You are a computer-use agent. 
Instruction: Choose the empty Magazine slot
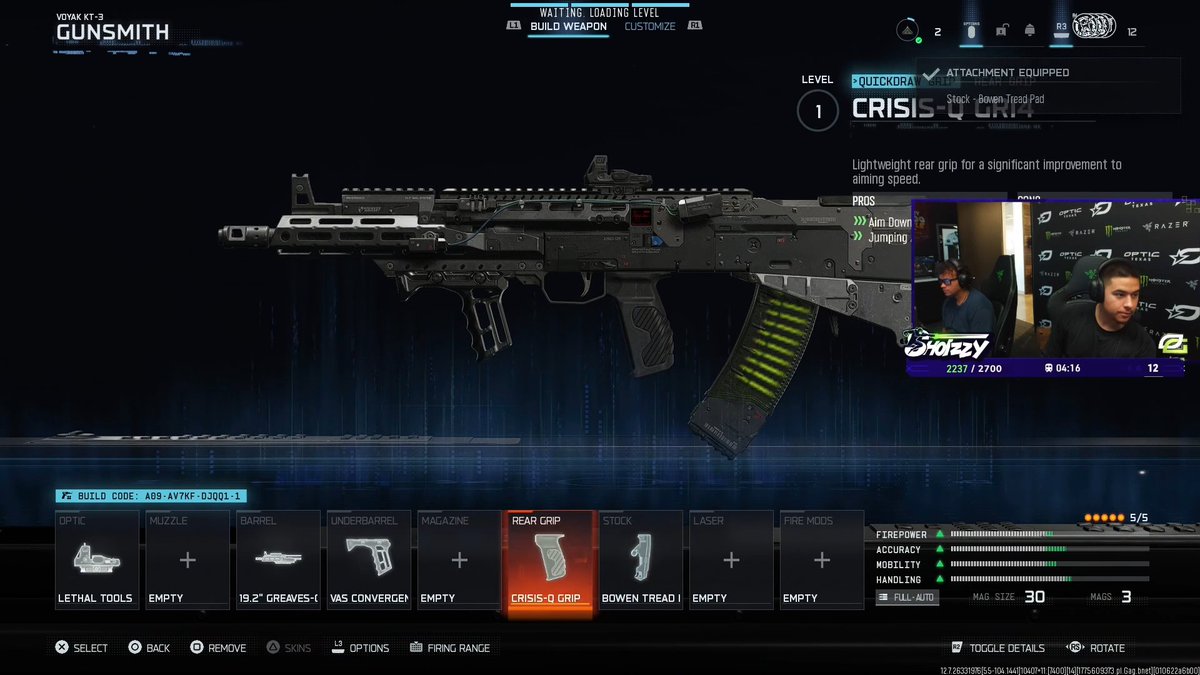point(459,560)
